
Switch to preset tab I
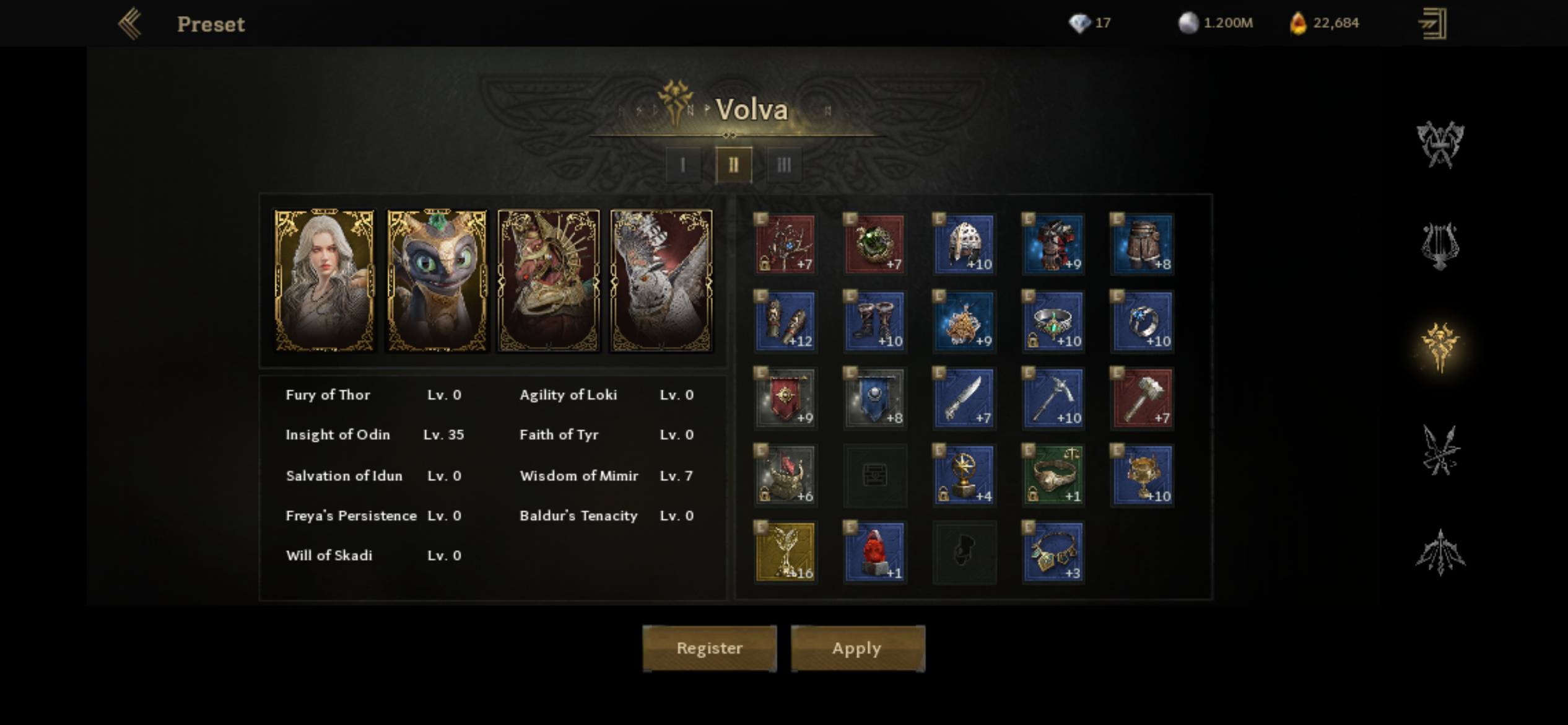[x=683, y=165]
